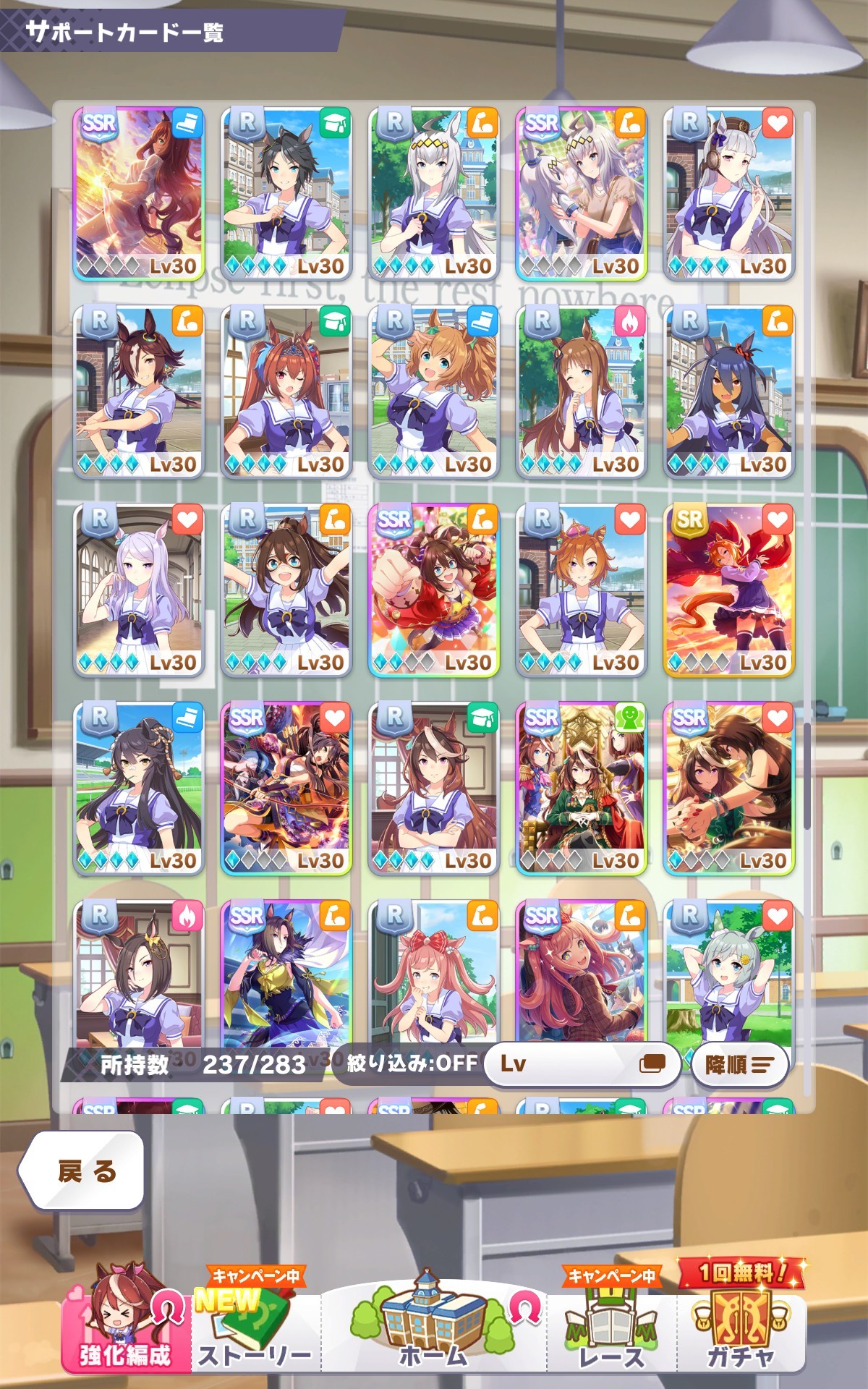Image resolution: width=868 pixels, height=1389 pixels.
Task: Select the SSR archer battle scene card
Action: coord(286,789)
